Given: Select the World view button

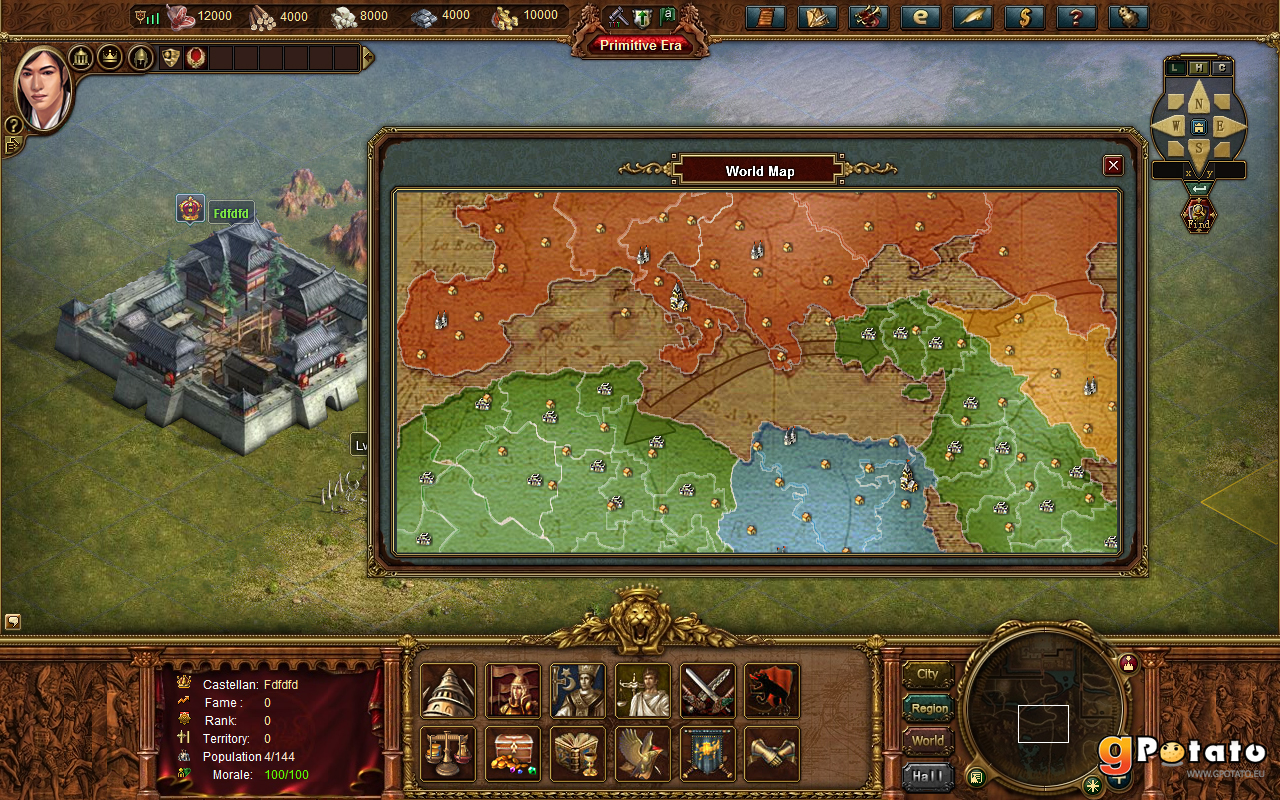Looking at the screenshot, I should (x=927, y=741).
